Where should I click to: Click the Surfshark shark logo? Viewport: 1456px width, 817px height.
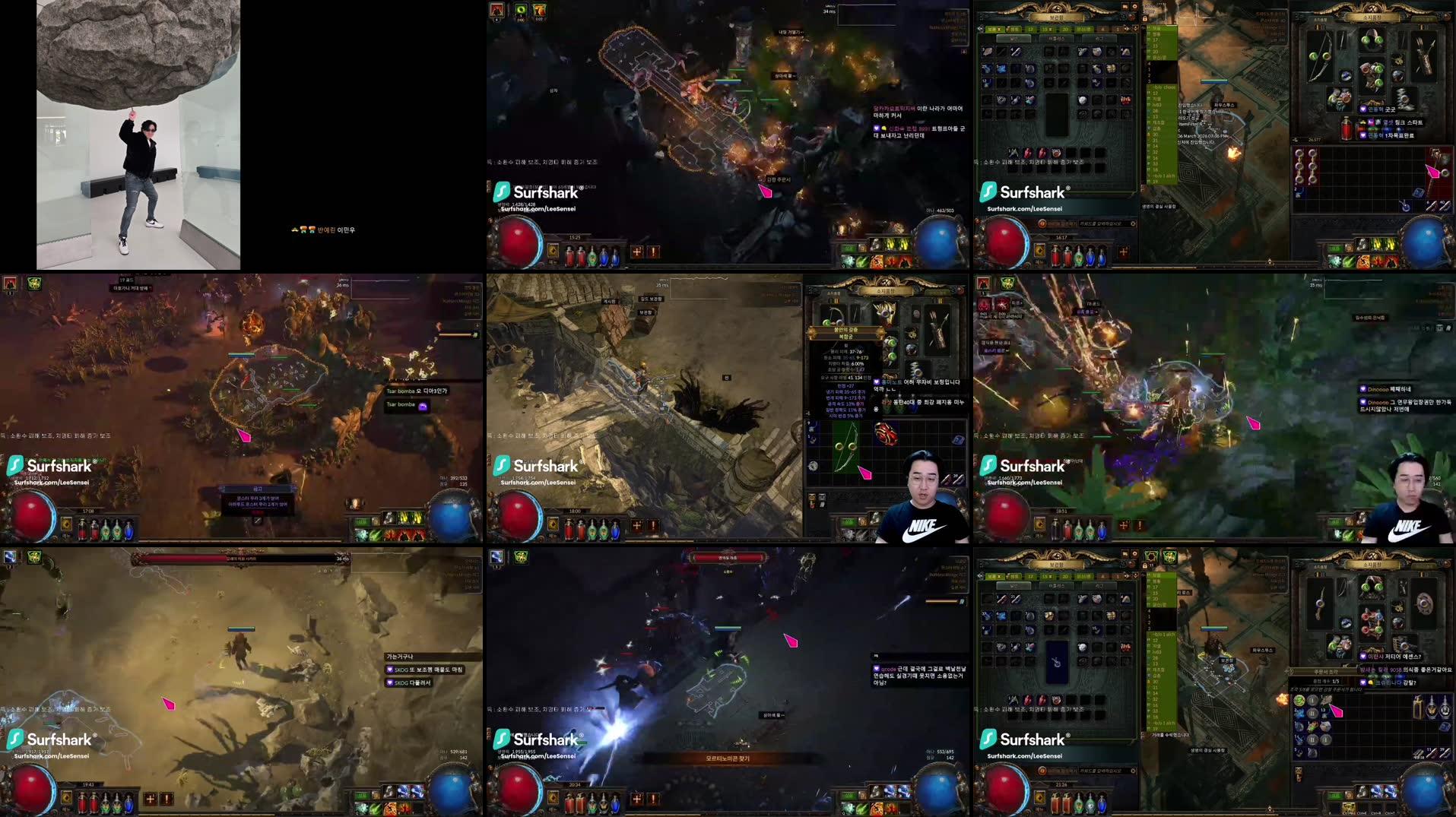pos(990,738)
